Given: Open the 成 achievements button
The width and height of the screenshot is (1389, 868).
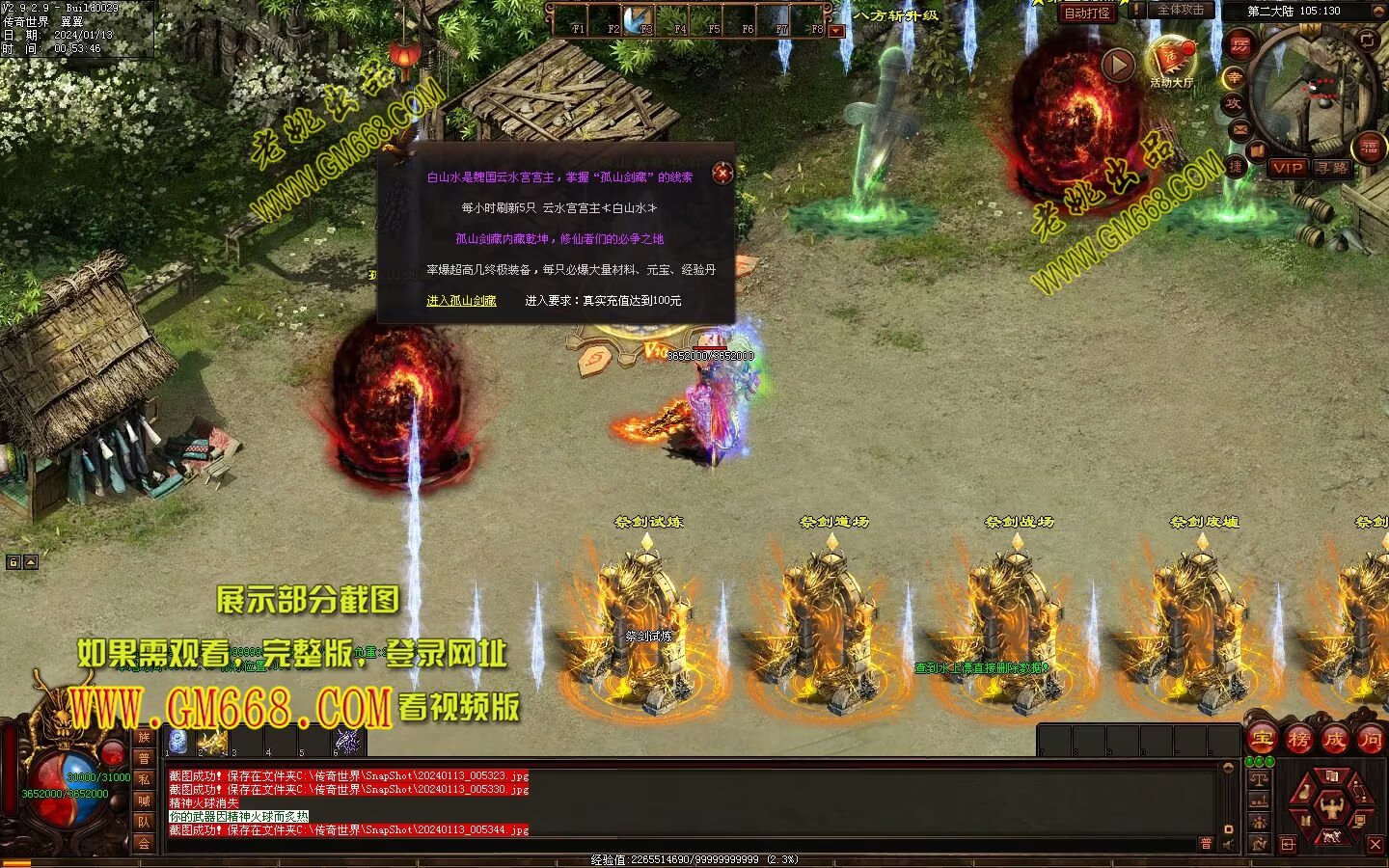Looking at the screenshot, I should coord(1334,740).
